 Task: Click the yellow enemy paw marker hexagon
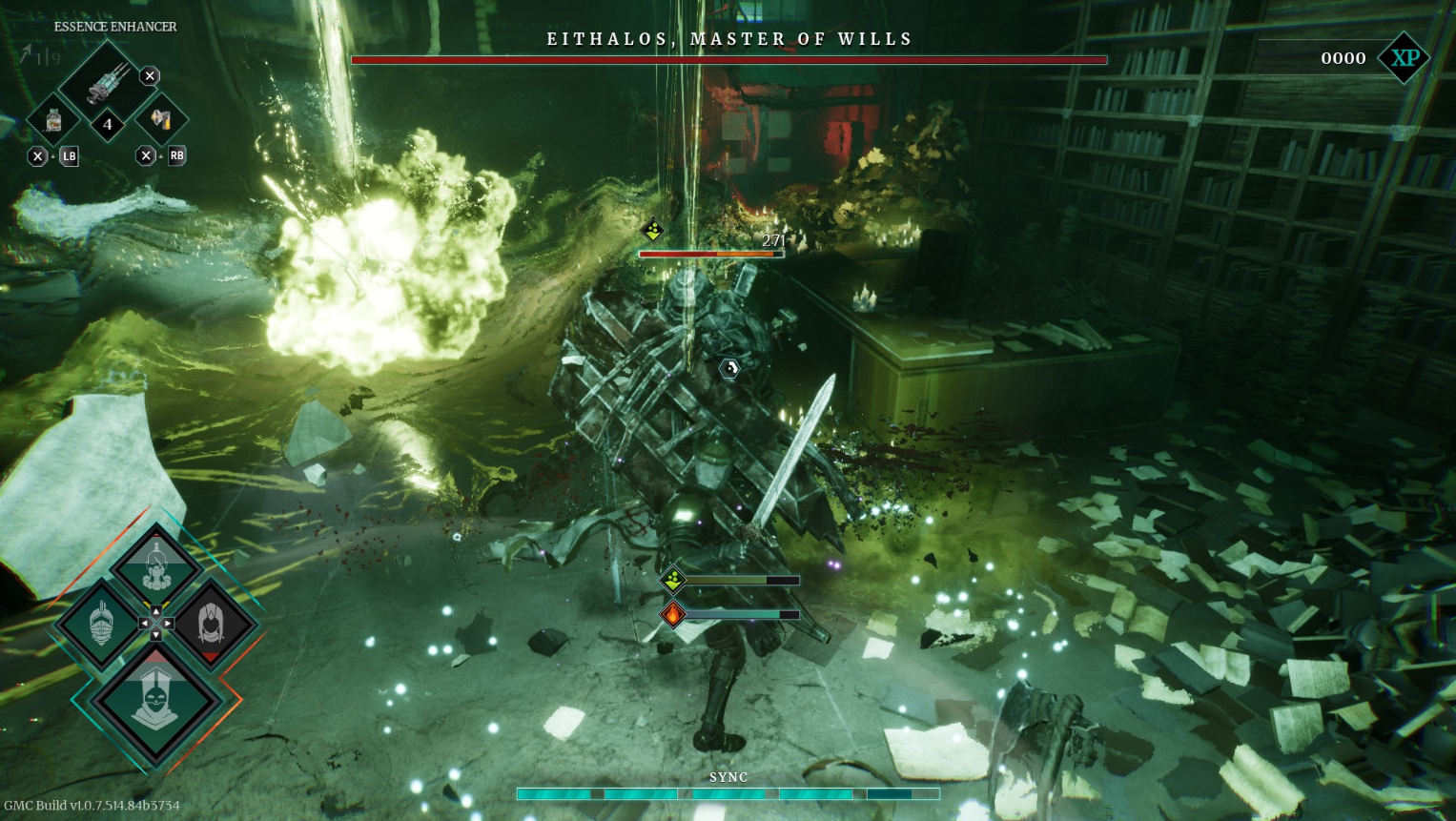tap(651, 230)
